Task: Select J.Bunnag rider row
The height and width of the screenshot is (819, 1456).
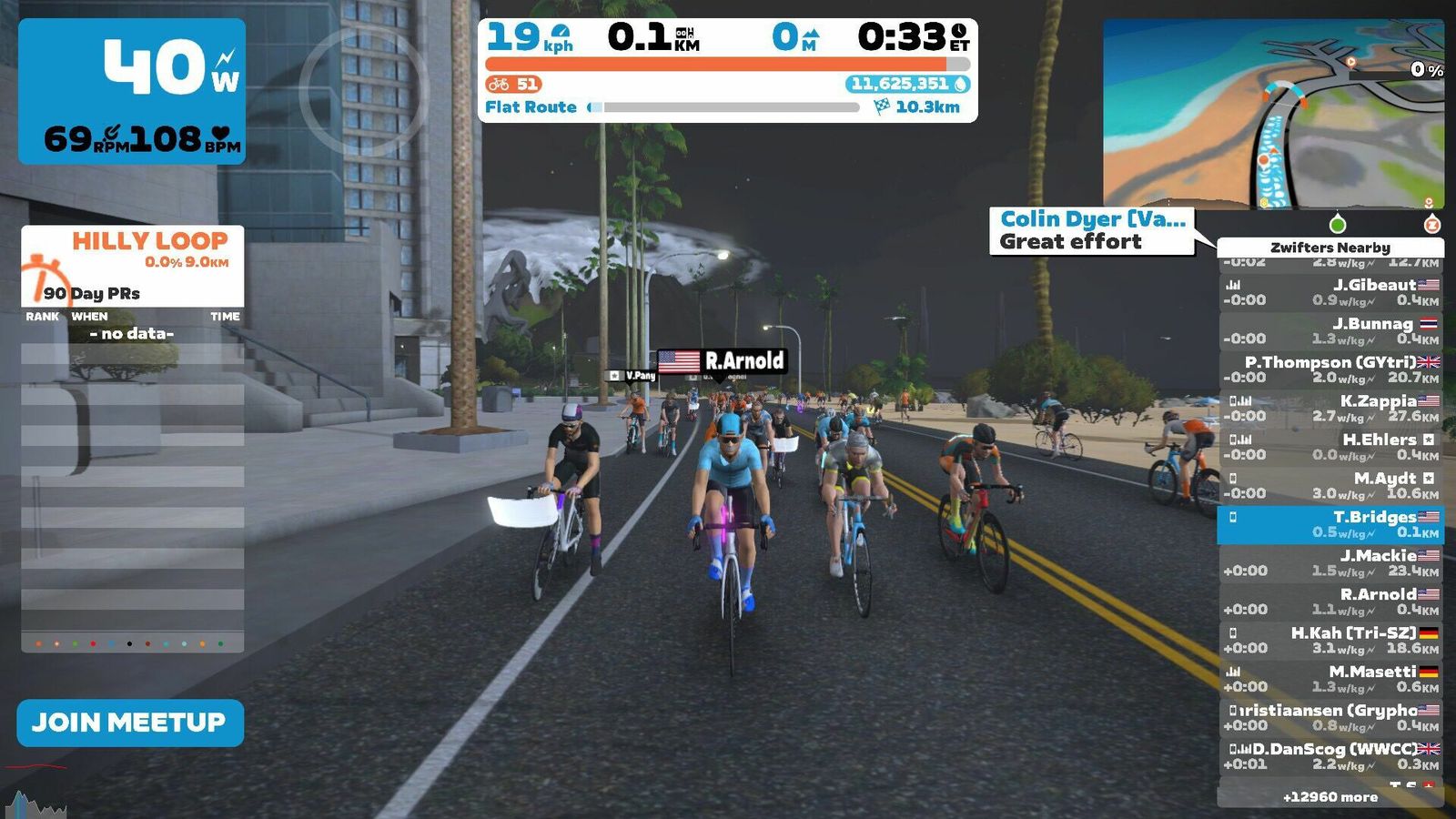Action: tap(1330, 330)
